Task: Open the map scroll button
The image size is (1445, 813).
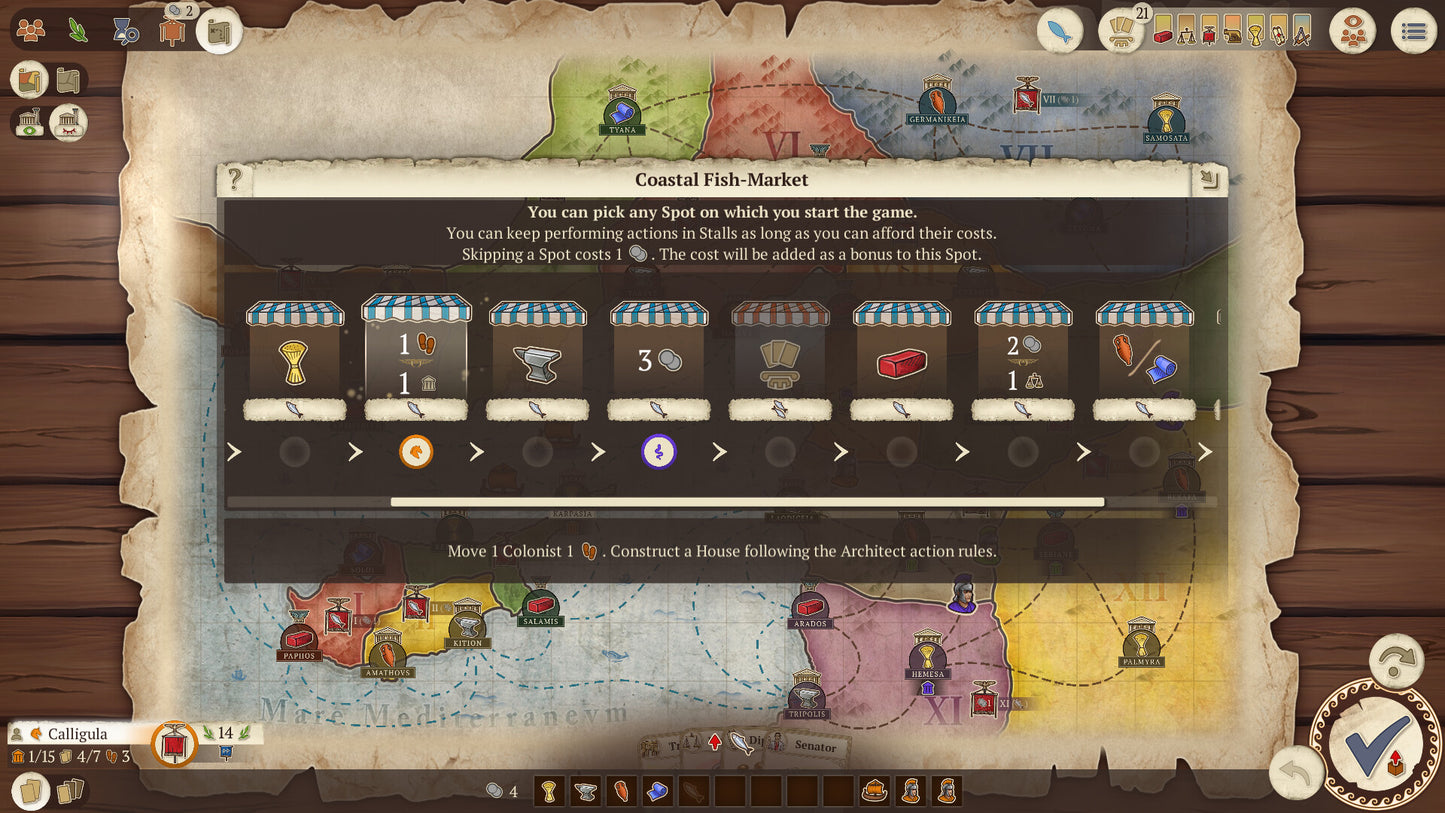Action: coord(219,32)
